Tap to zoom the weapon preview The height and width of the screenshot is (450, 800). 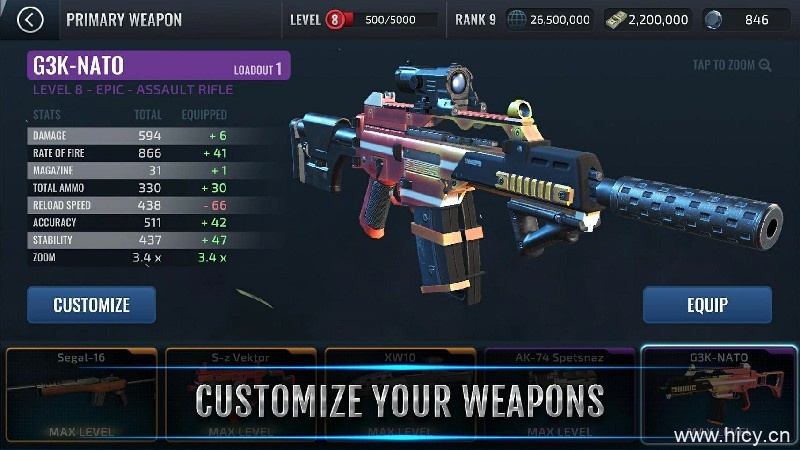coord(732,66)
